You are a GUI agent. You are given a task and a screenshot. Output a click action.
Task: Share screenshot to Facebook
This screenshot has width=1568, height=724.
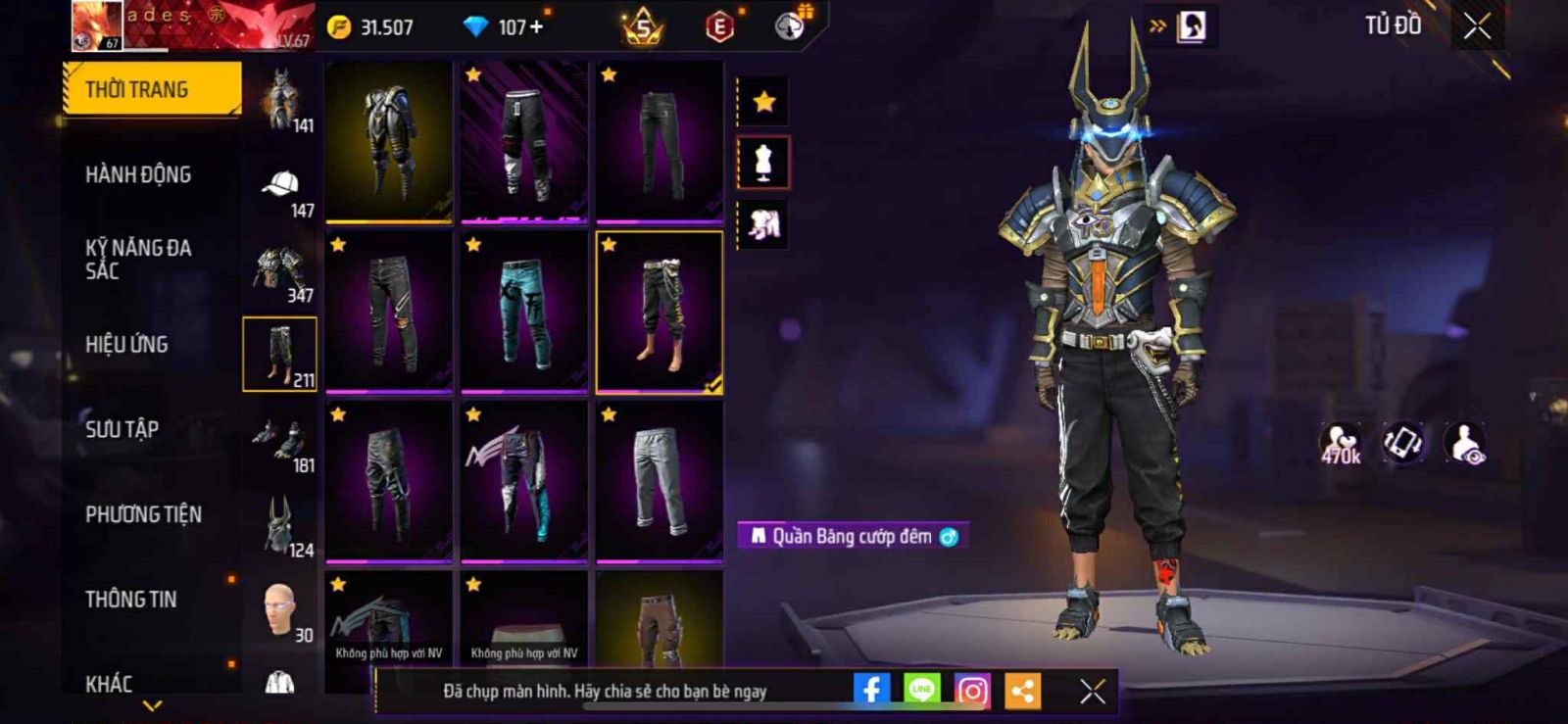(x=871, y=691)
